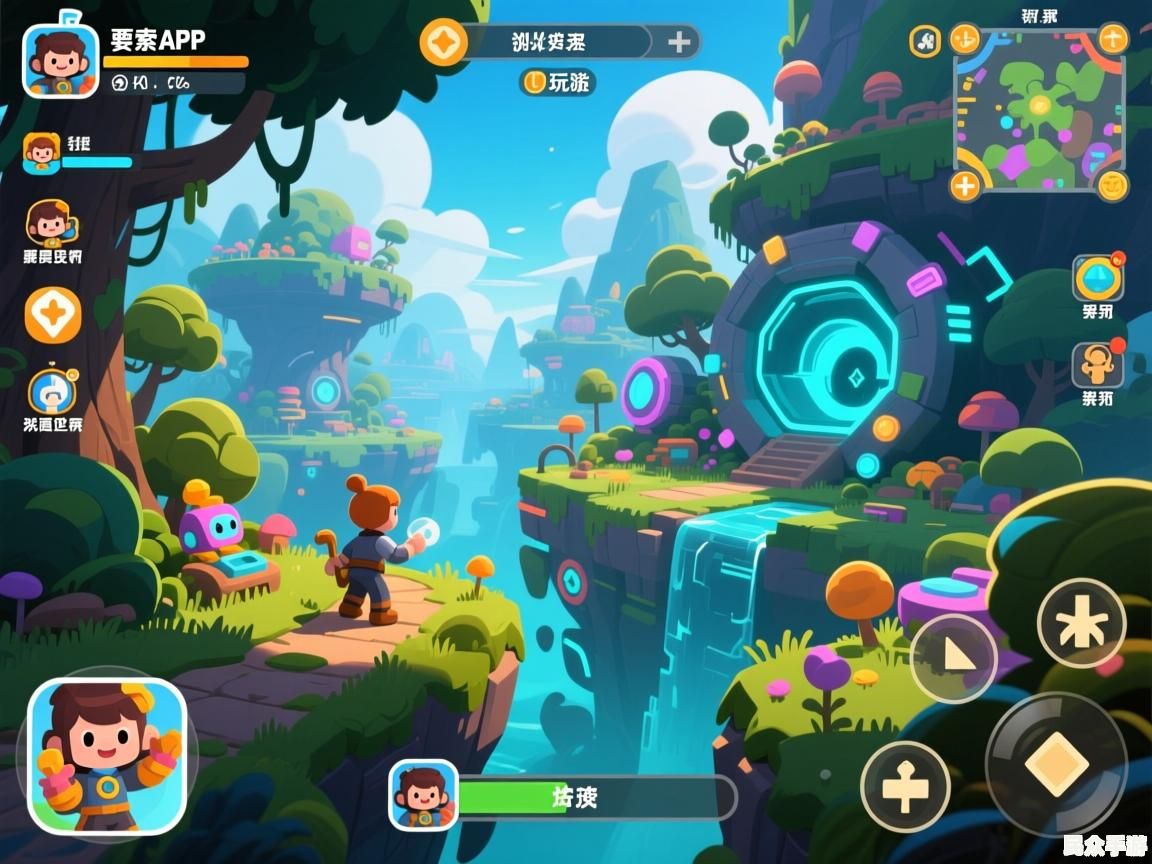Zoom in with minimap's bottom-left plus button
Image resolution: width=1152 pixels, height=864 pixels.
point(965,185)
